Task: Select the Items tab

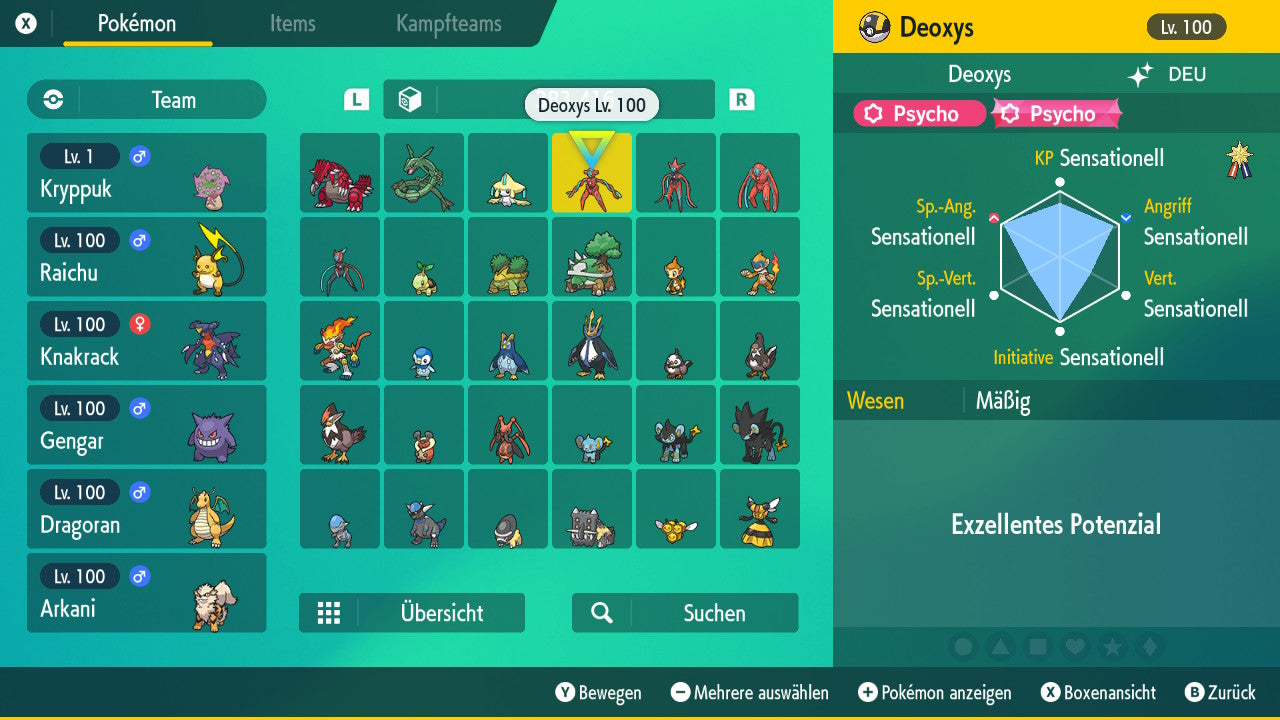Action: pos(292,25)
